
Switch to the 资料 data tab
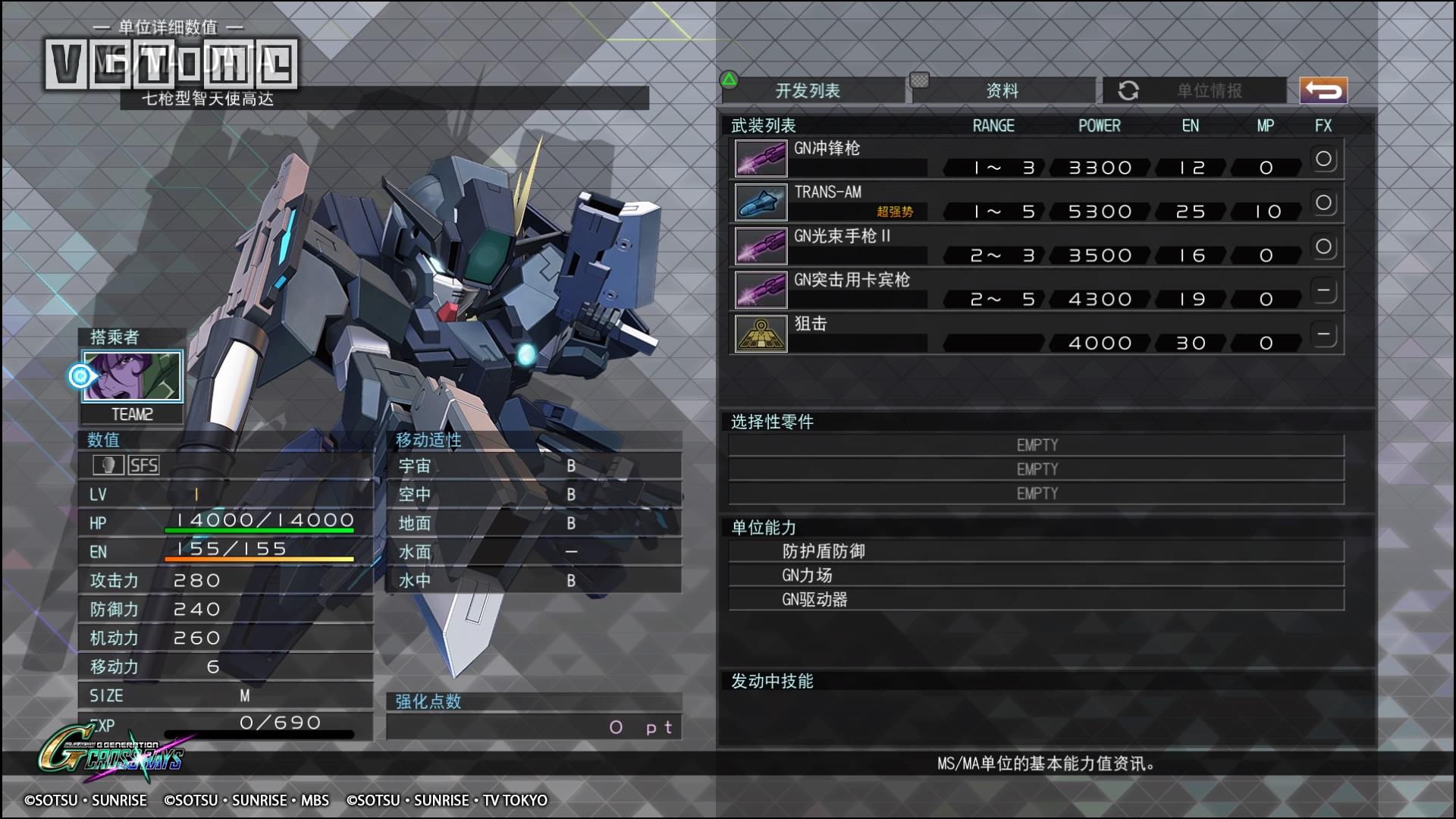(1002, 91)
